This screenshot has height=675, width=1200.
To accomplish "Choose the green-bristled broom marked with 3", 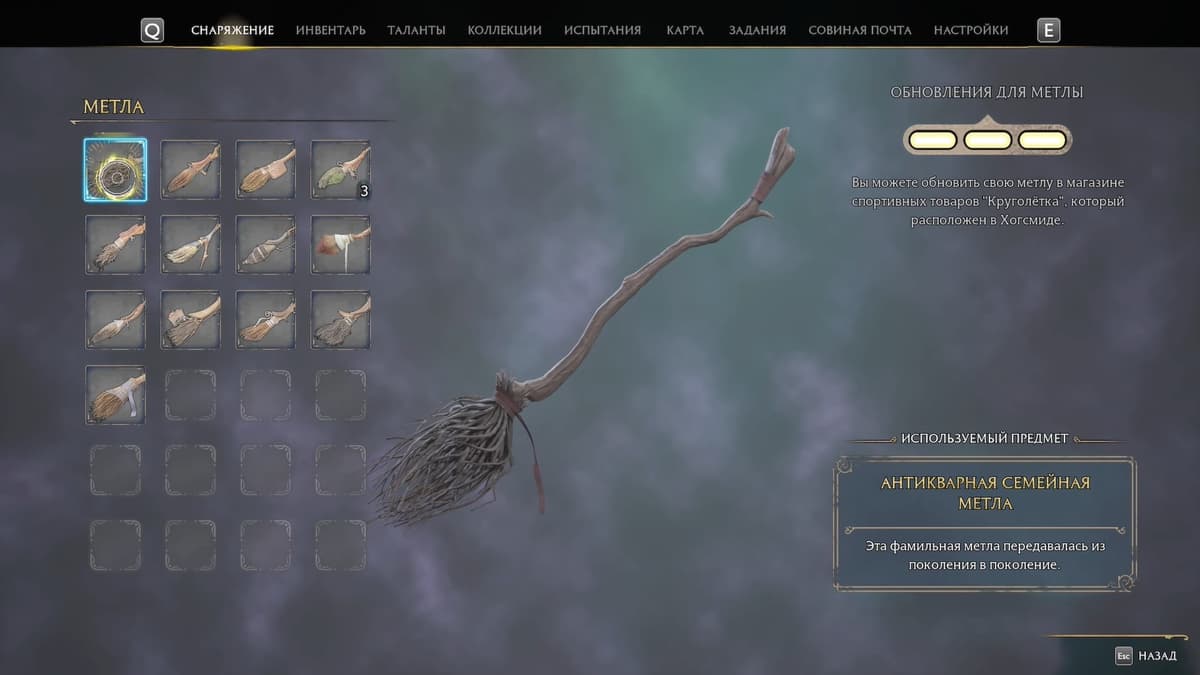I will click(x=340, y=170).
